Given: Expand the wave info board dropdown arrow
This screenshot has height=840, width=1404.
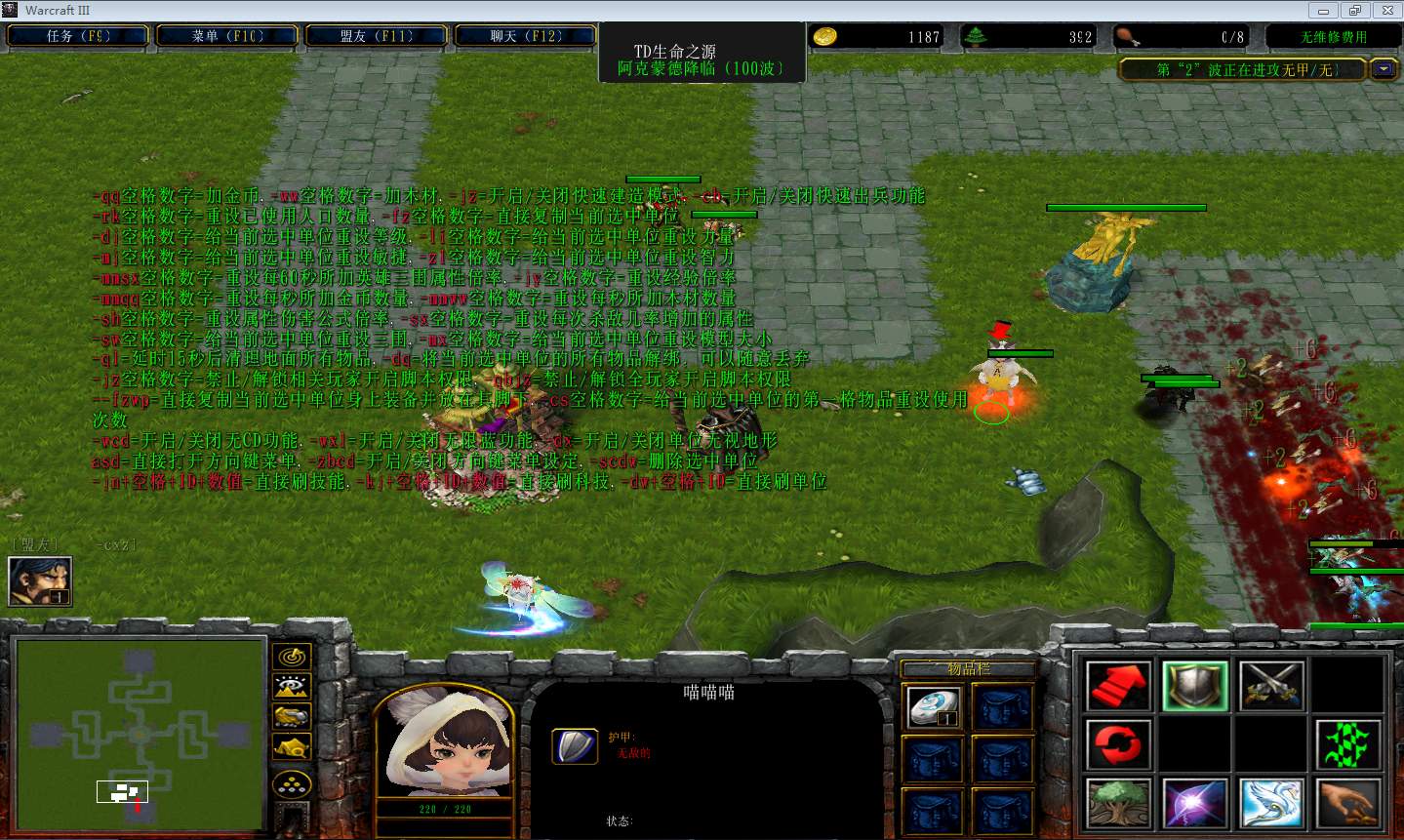Looking at the screenshot, I should tap(1384, 69).
